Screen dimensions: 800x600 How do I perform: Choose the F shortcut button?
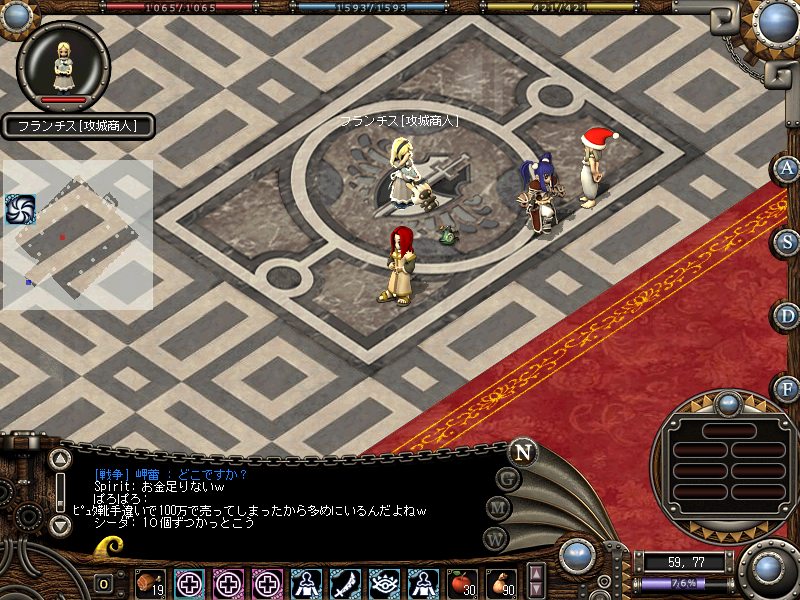click(x=787, y=389)
